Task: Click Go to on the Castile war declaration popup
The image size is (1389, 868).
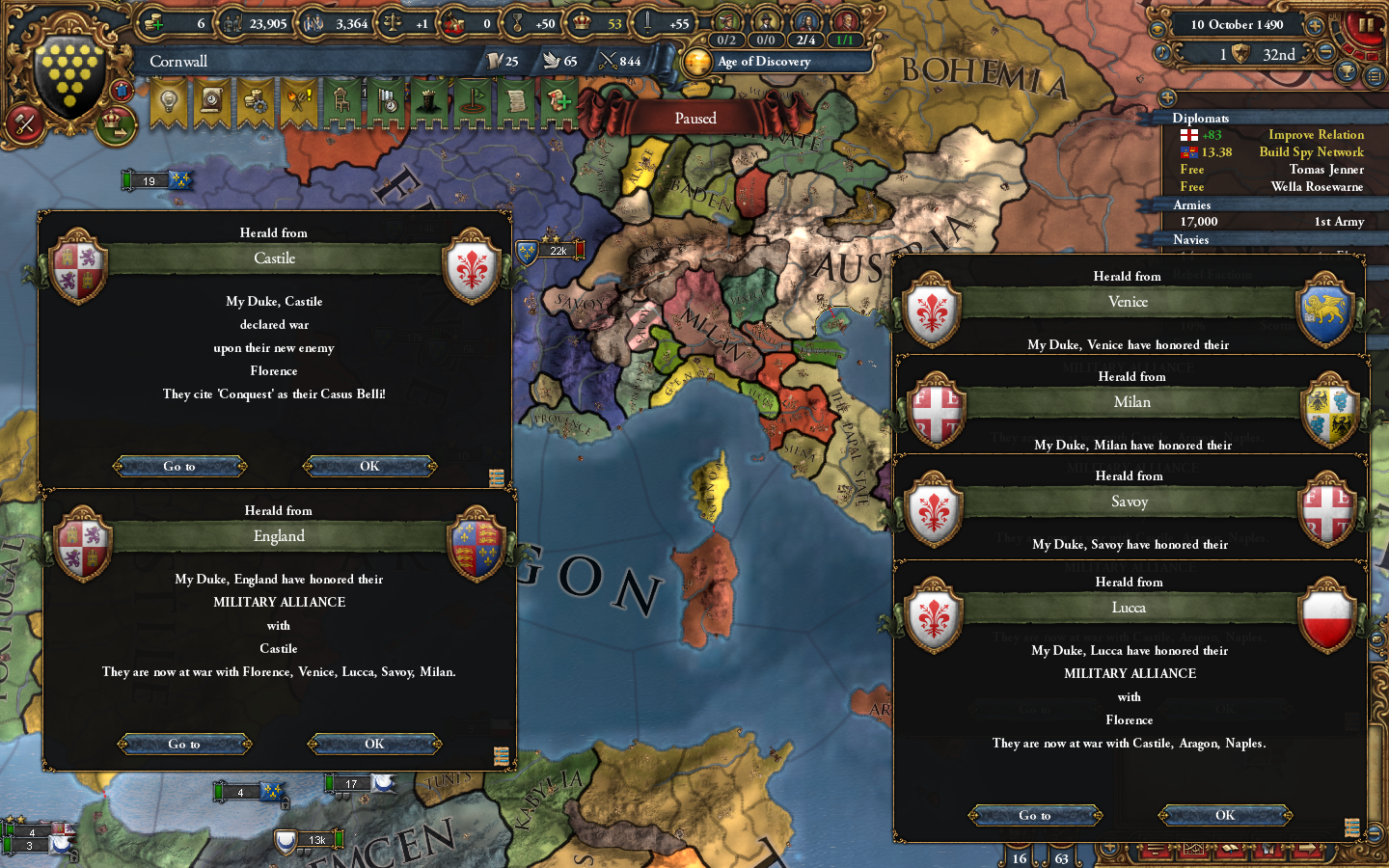Action: (x=179, y=466)
